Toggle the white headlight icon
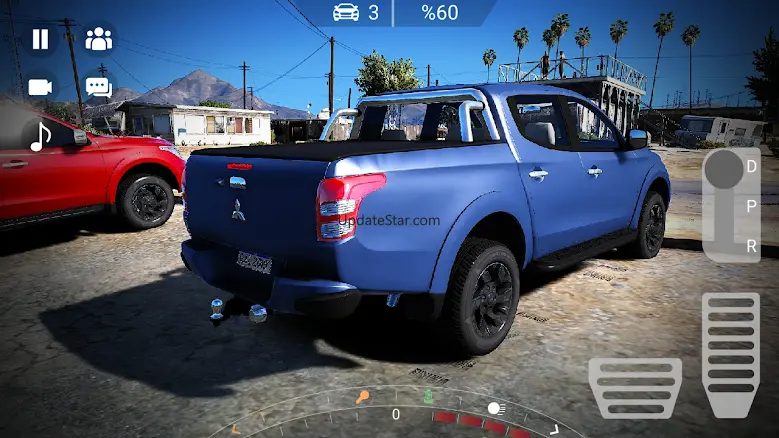This screenshot has width=779, height=438. (496, 408)
